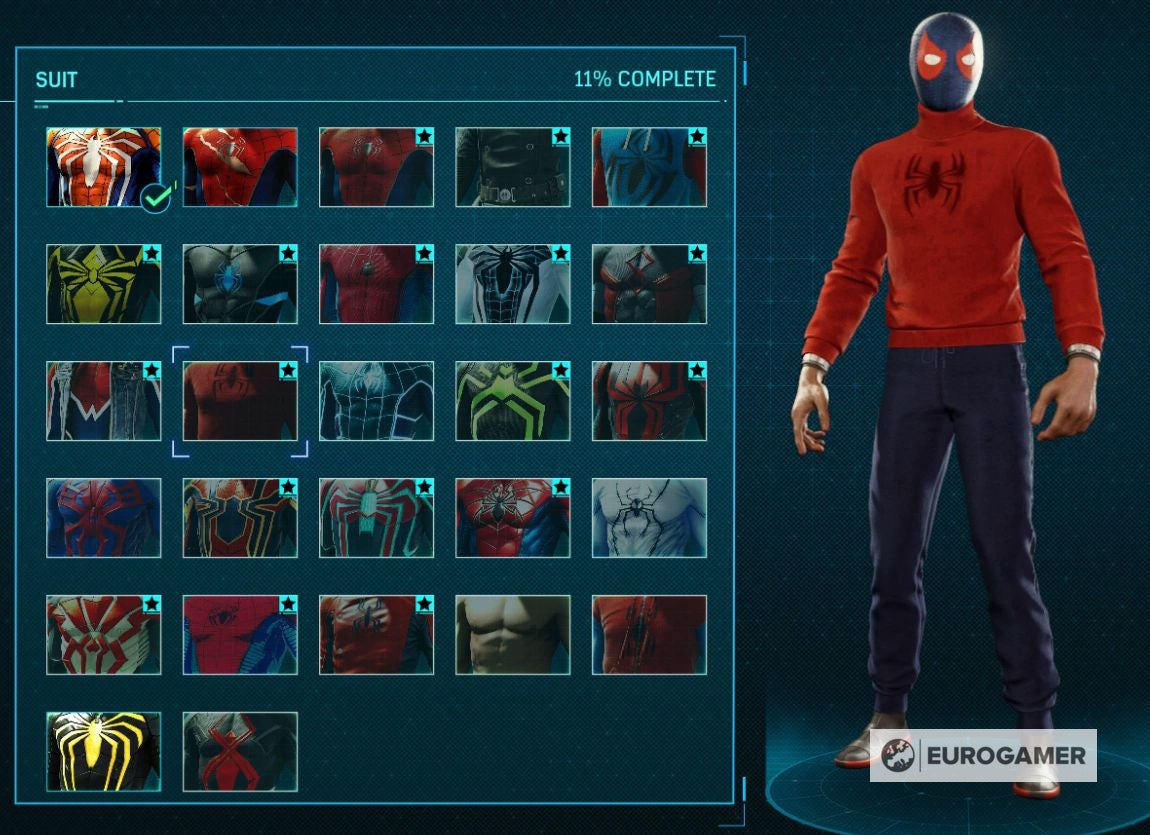Choose the Velocity suit with teal chest light
This screenshot has width=1150, height=835.
[376, 518]
